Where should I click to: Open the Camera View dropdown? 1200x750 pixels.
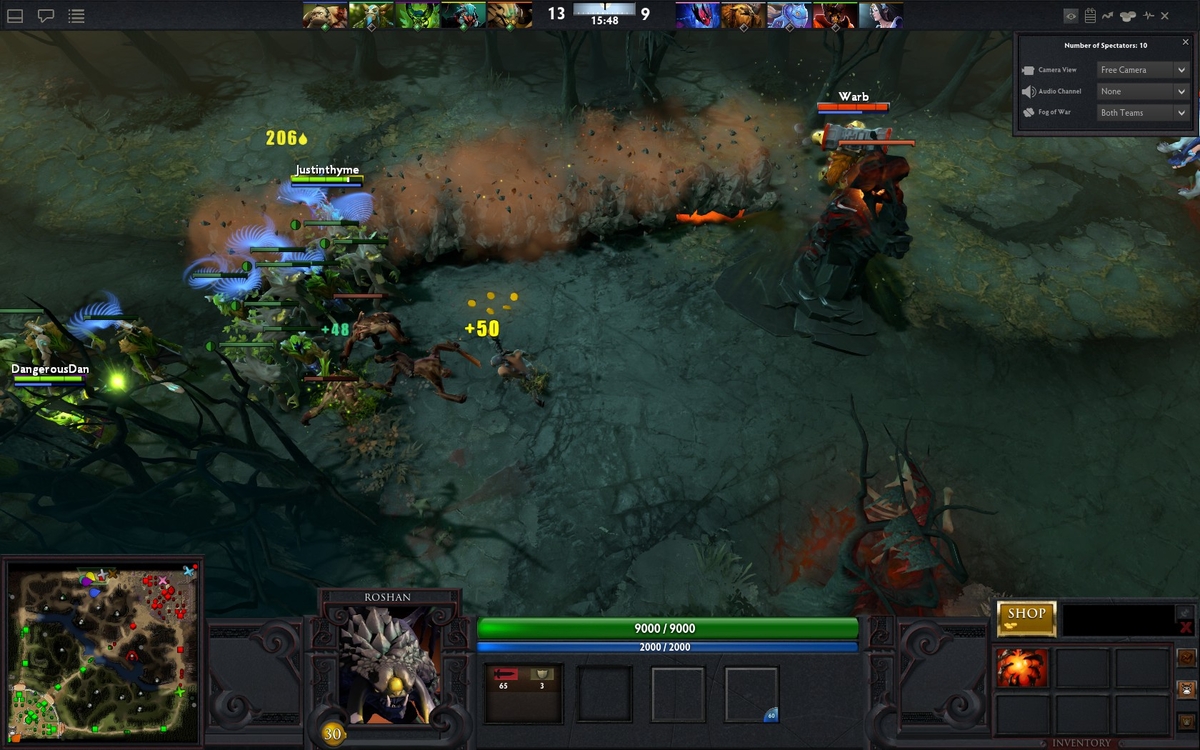pyautogui.click(x=1142, y=70)
